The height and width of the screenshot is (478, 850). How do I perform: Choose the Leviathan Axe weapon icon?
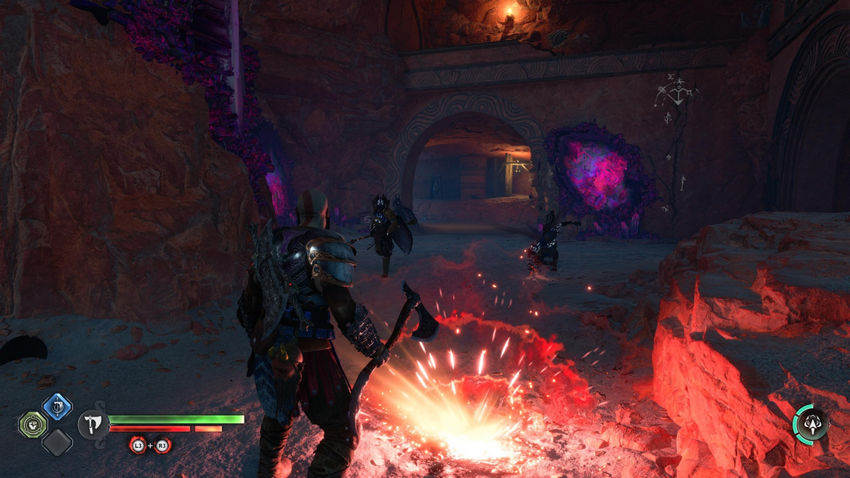[x=93, y=424]
